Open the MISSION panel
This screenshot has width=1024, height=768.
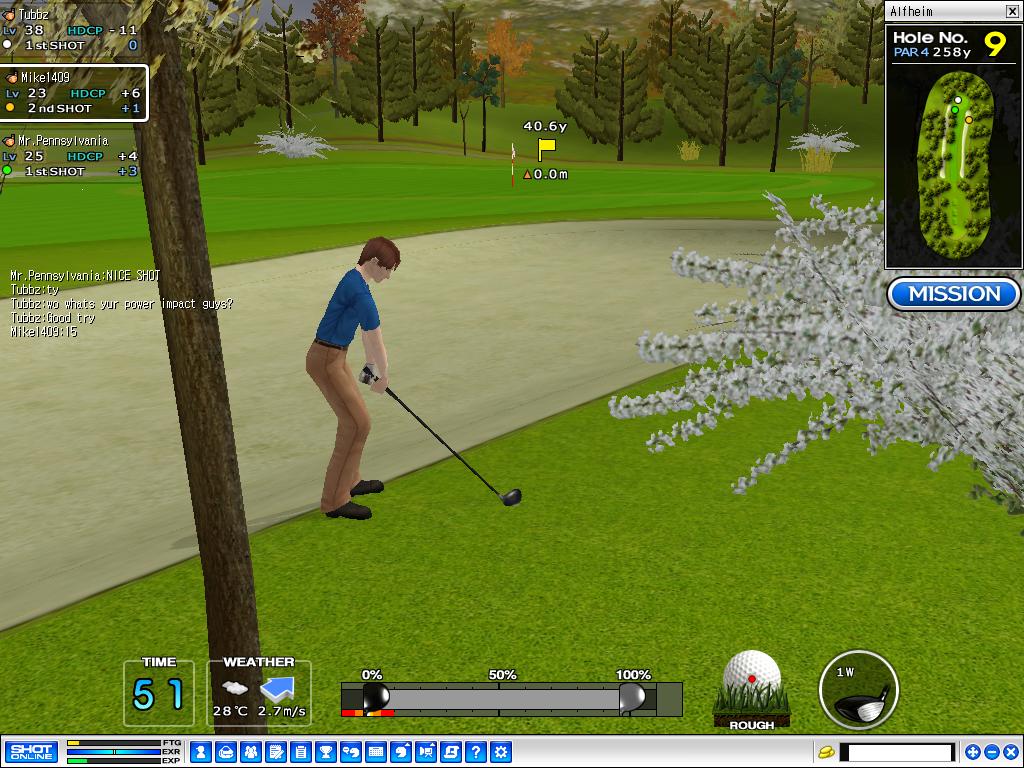click(x=953, y=294)
